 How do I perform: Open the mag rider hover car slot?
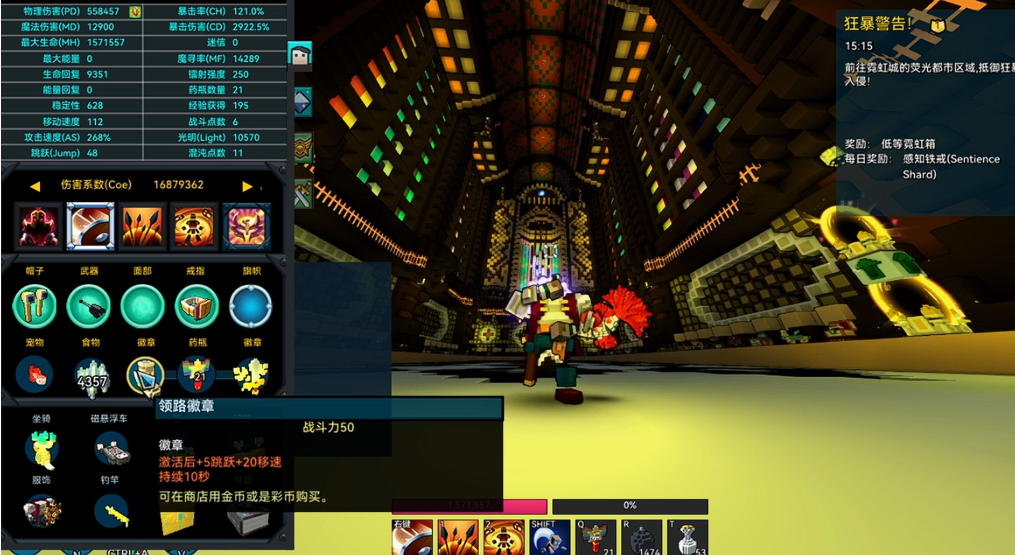pos(111,449)
